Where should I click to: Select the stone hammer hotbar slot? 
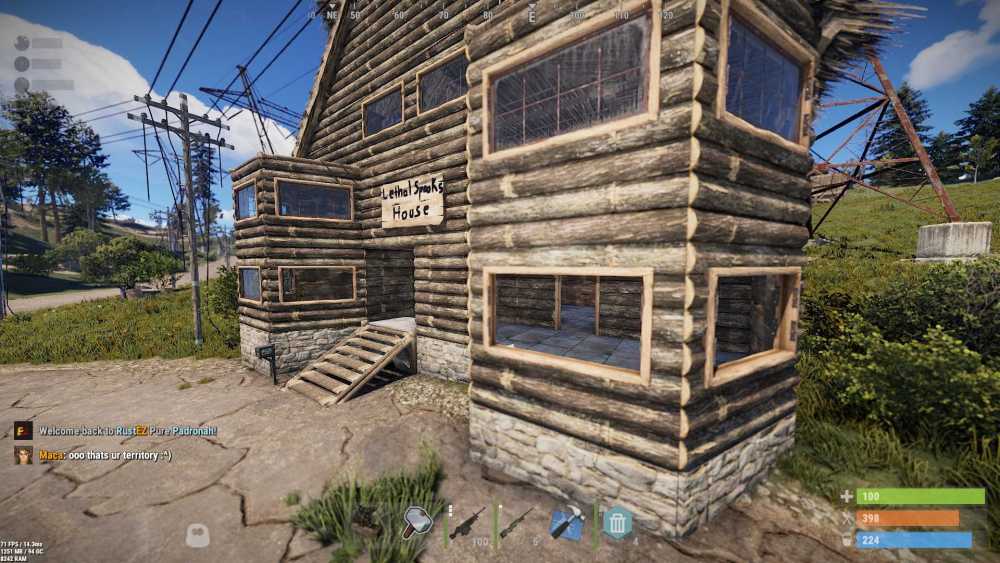click(416, 522)
